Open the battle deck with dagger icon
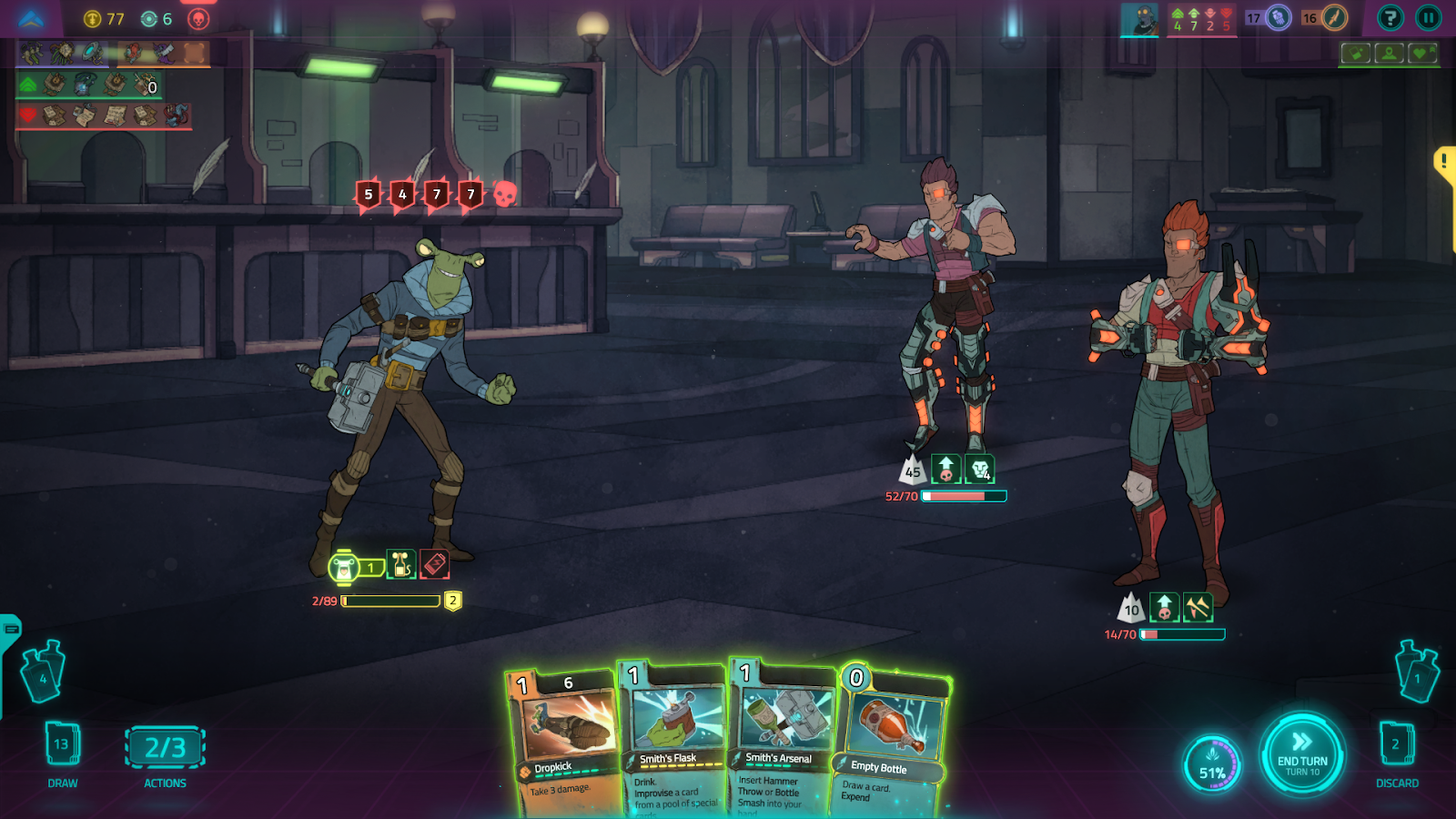This screenshot has width=1456, height=819. click(1334, 17)
